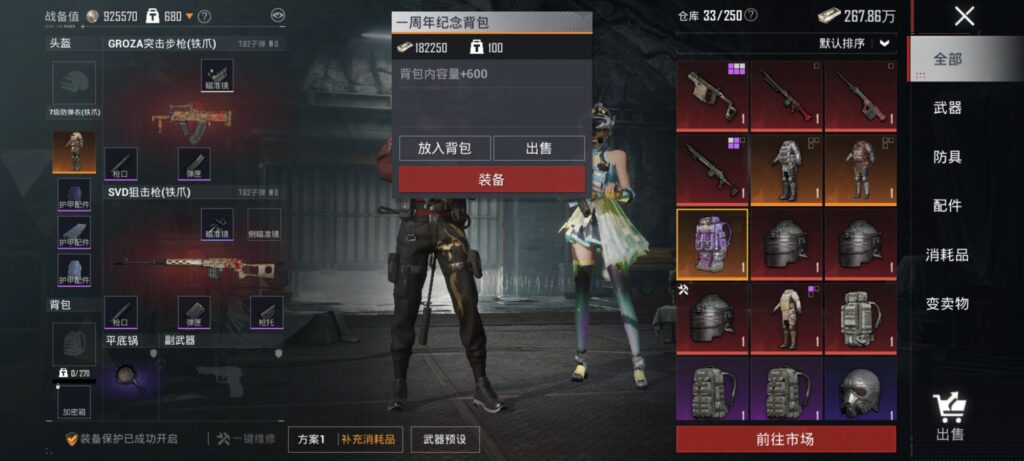This screenshot has height=461, width=1024.
Task: Select the 全部 all-items tab
Action: pyautogui.click(x=947, y=59)
